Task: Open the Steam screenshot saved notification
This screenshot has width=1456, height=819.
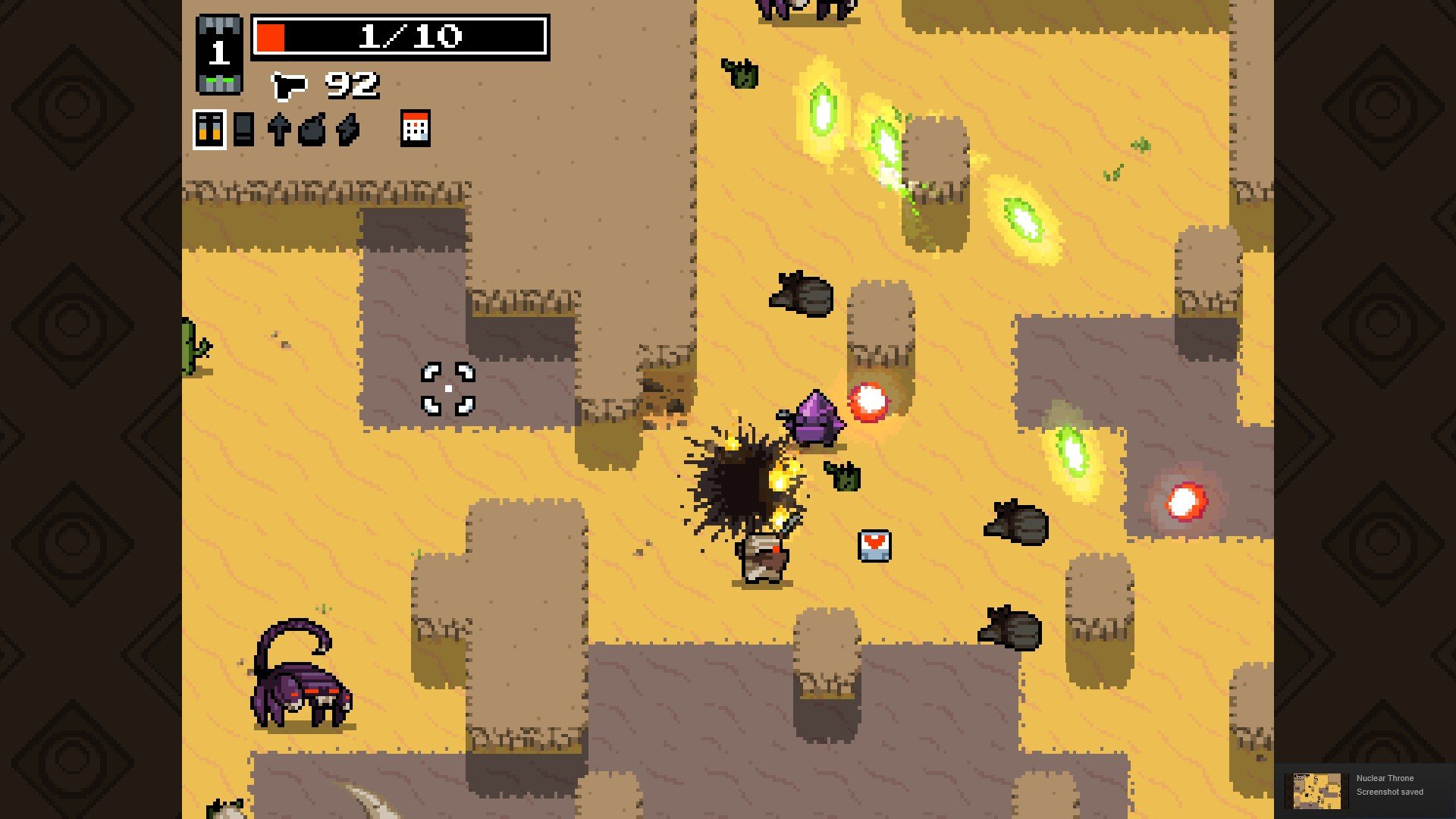Action: 1364,790
